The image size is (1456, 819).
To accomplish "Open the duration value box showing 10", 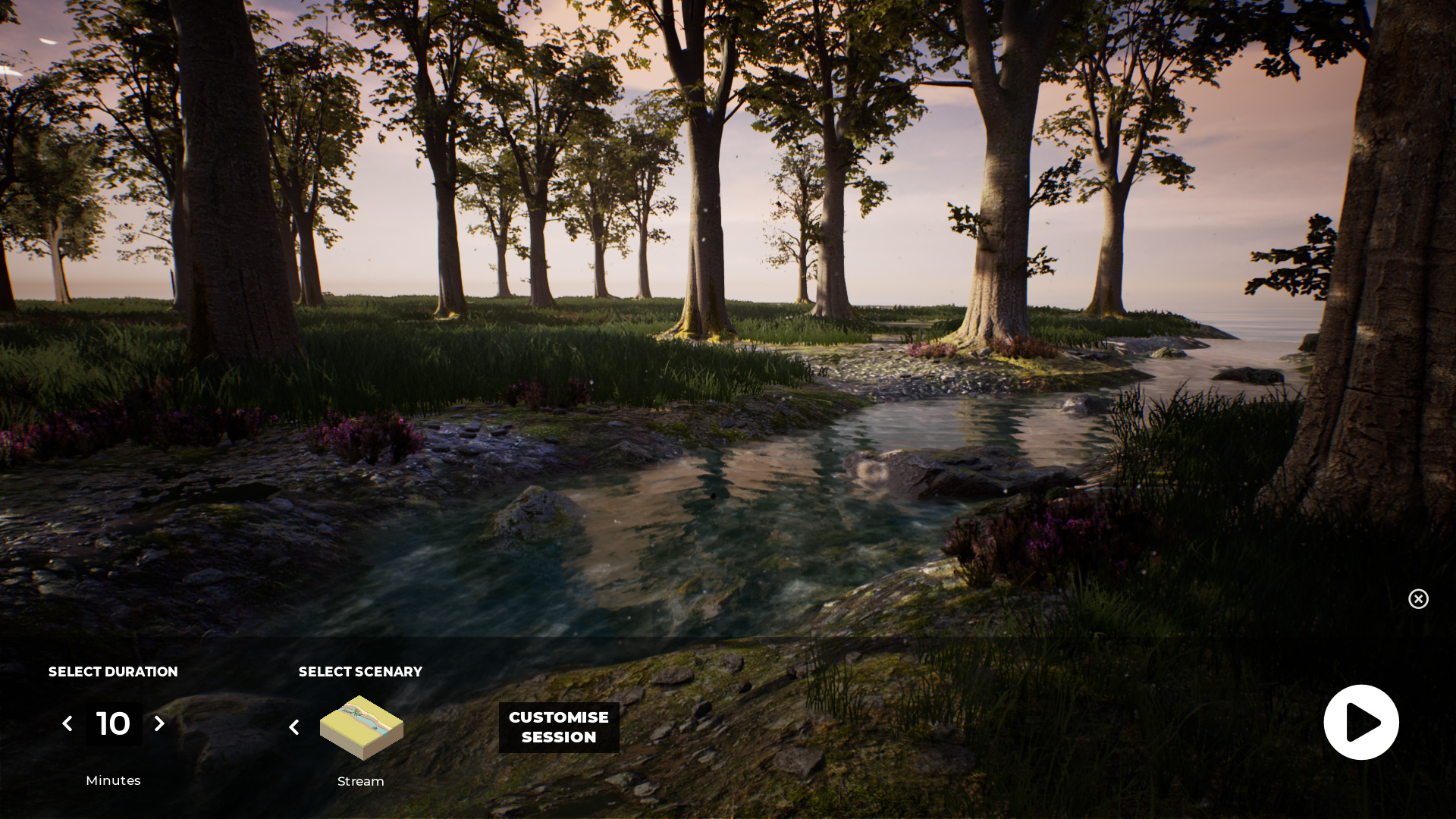I will coord(113,723).
